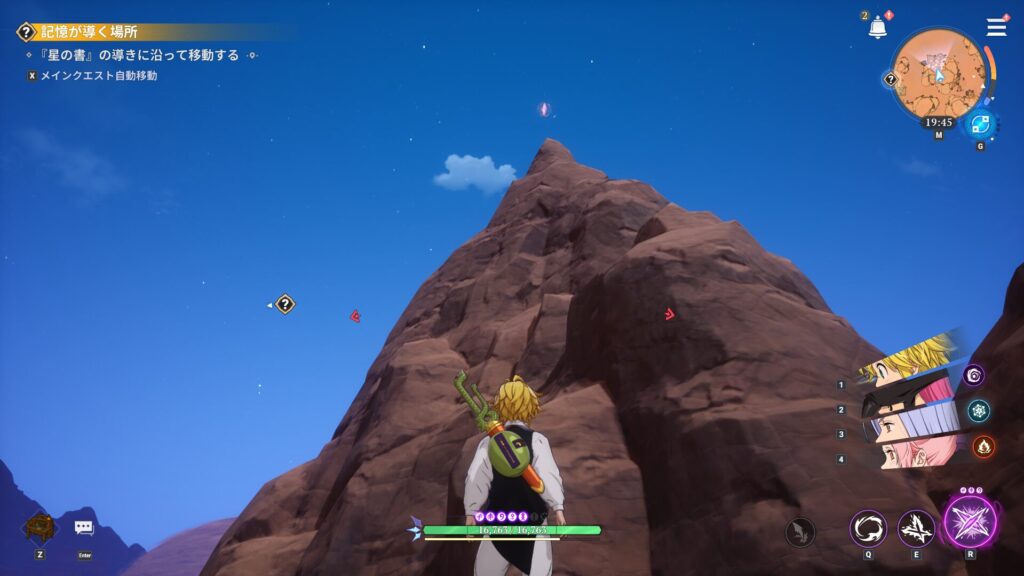This screenshot has width=1024, height=576.
Task: Click the dimmed wing ability icon
Action: 799,531
